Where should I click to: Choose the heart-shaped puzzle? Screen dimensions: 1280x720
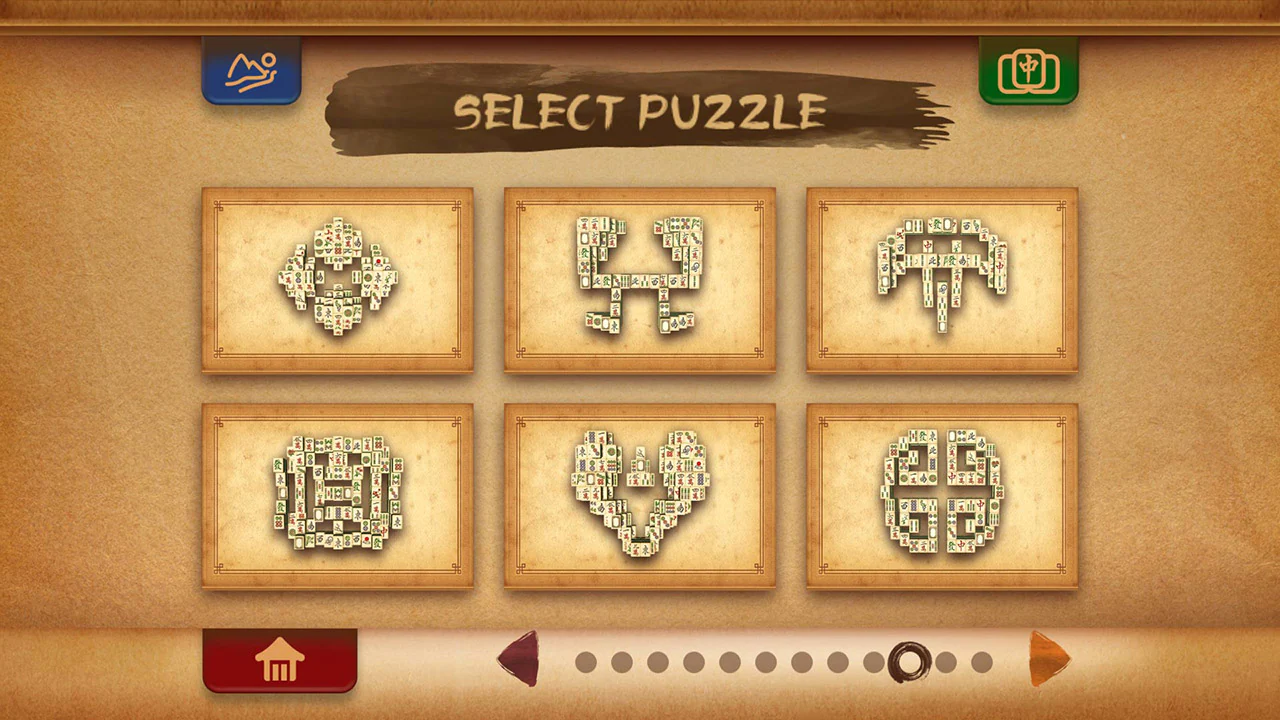point(640,496)
